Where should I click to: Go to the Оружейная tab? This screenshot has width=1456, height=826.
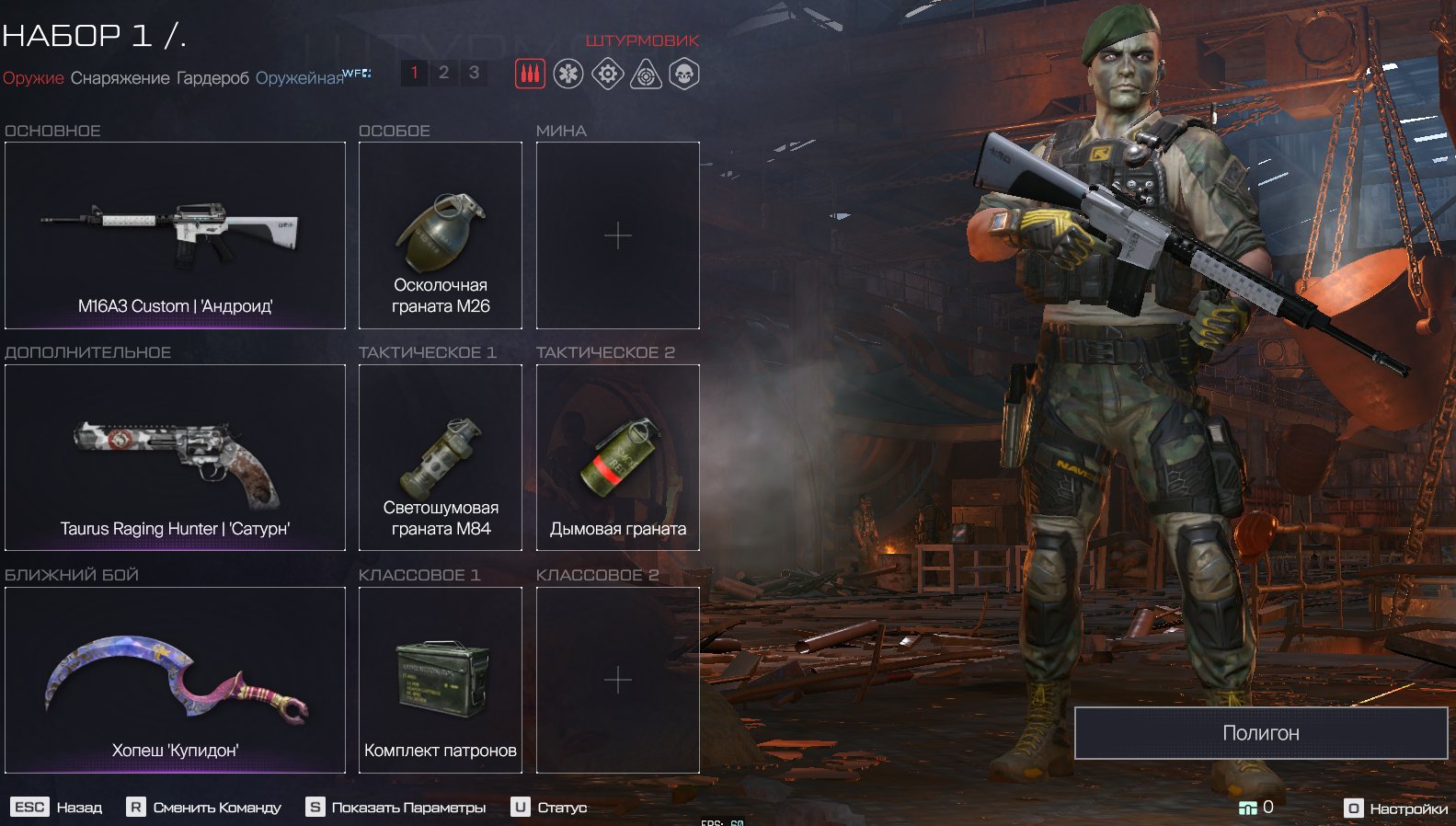click(299, 78)
